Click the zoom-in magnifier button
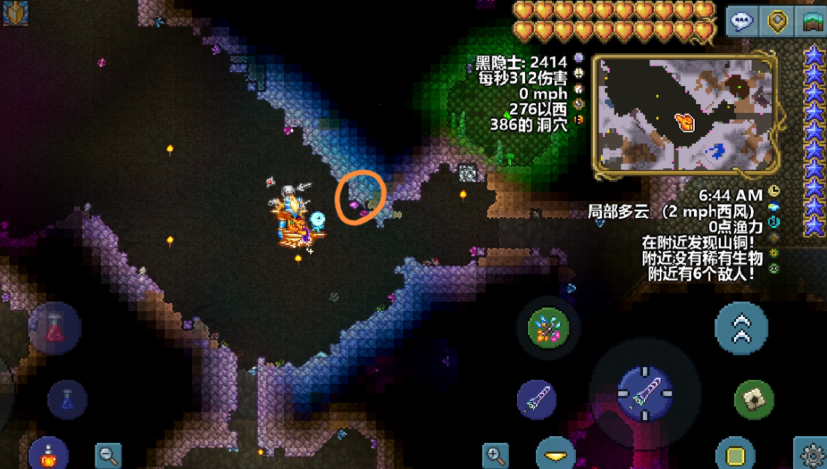Image resolution: width=827 pixels, height=469 pixels. tap(495, 455)
